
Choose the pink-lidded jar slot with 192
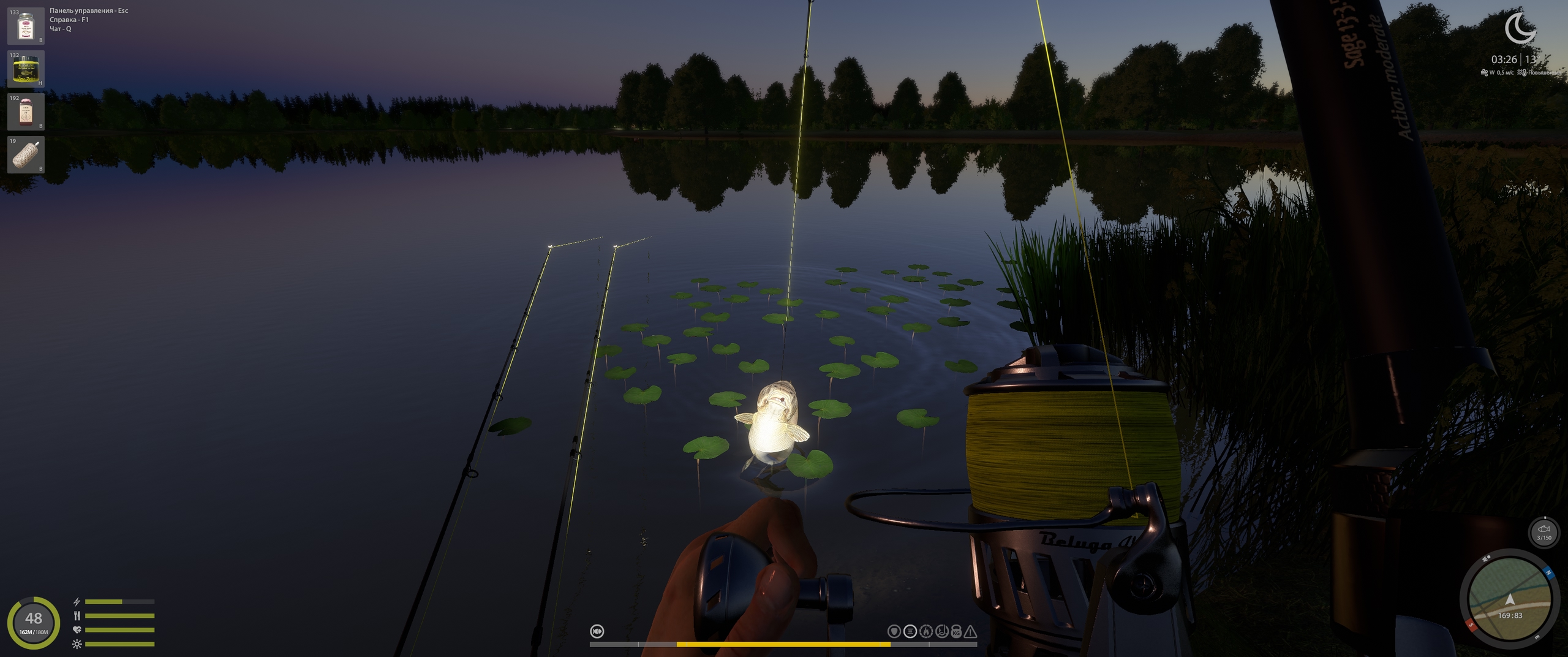[26, 112]
